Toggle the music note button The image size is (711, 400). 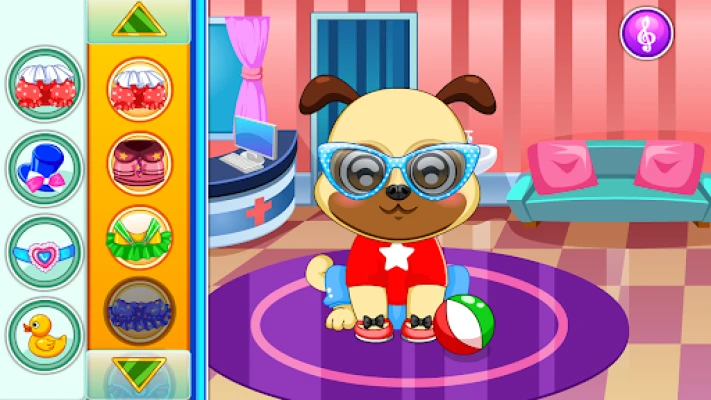tap(646, 34)
